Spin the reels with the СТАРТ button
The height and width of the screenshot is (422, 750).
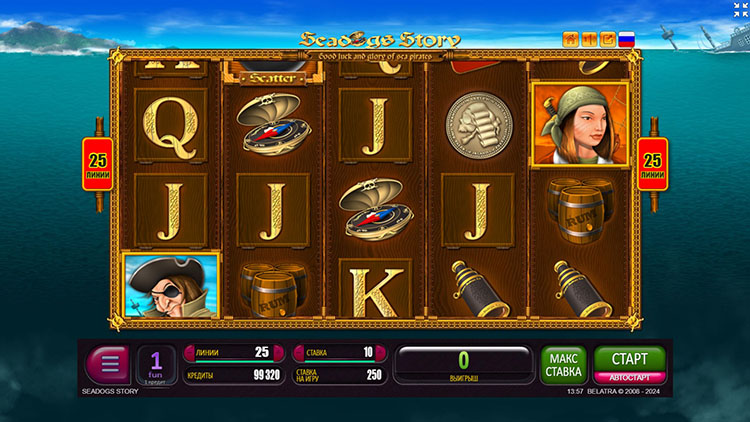(629, 358)
